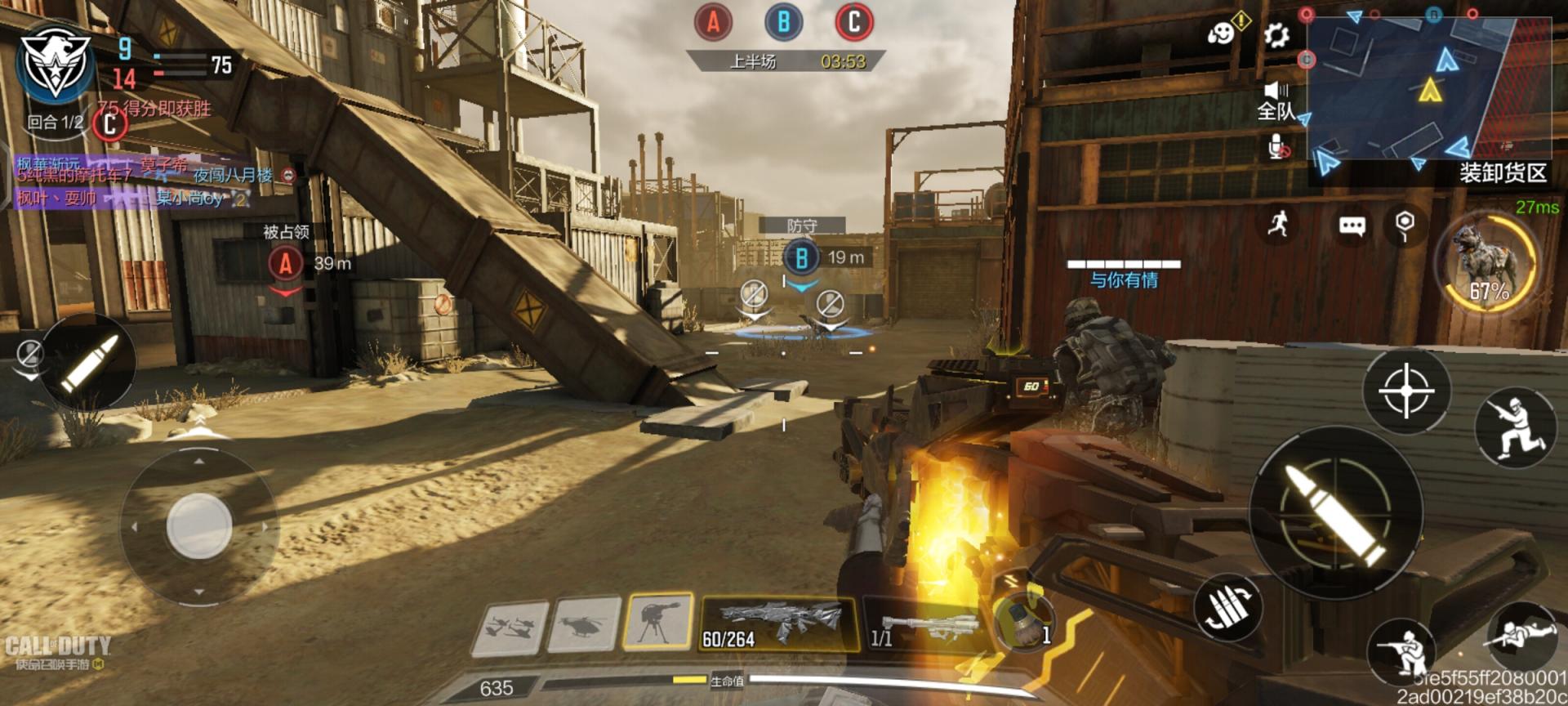The height and width of the screenshot is (706, 1568).
Task: Activate the K9 dog operator skill
Action: [1488, 263]
